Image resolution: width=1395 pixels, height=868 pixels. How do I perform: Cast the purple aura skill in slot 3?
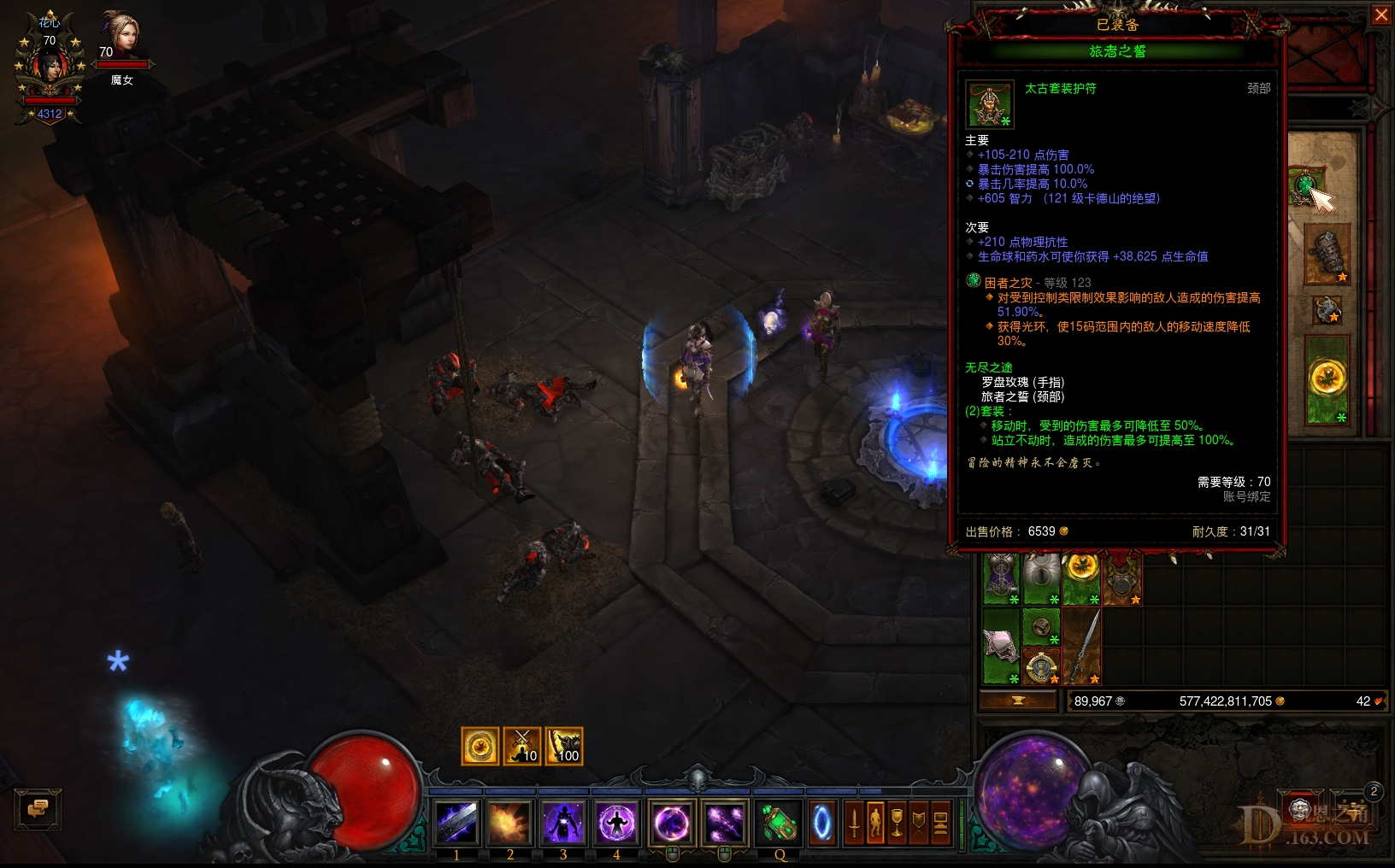pos(564,822)
